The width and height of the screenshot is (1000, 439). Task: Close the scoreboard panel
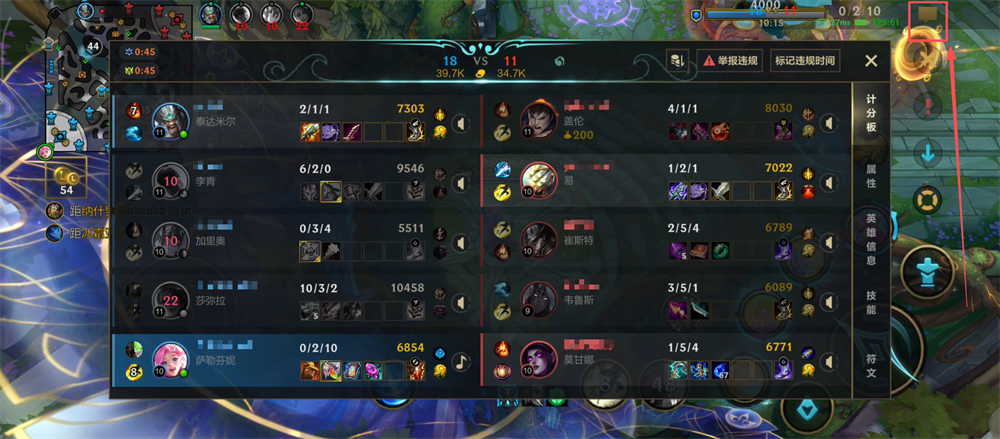(x=871, y=61)
